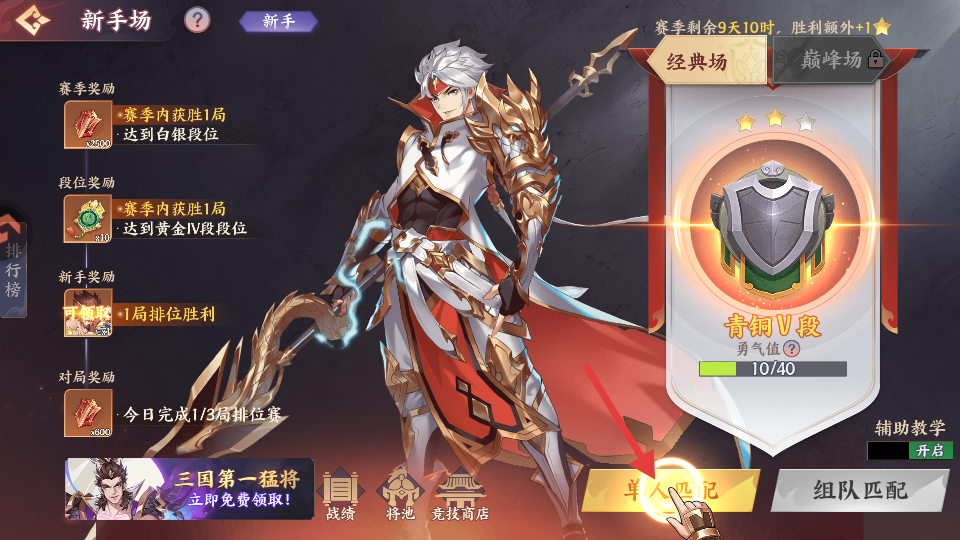Open the 战绩 match records
Screen dimensions: 960x540
[x=340, y=493]
